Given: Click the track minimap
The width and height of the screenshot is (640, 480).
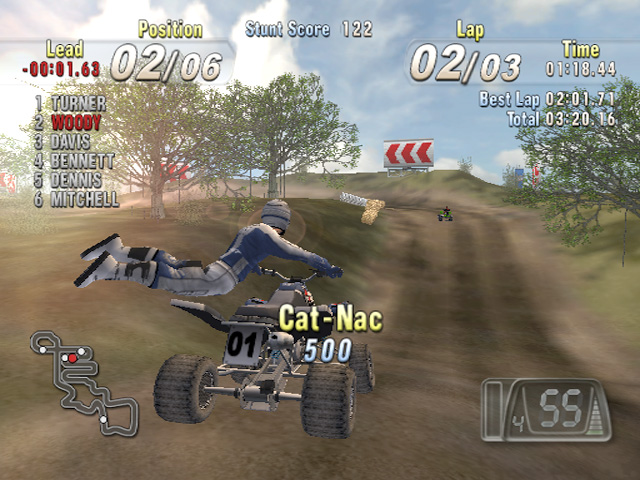Looking at the screenshot, I should 83,382.
